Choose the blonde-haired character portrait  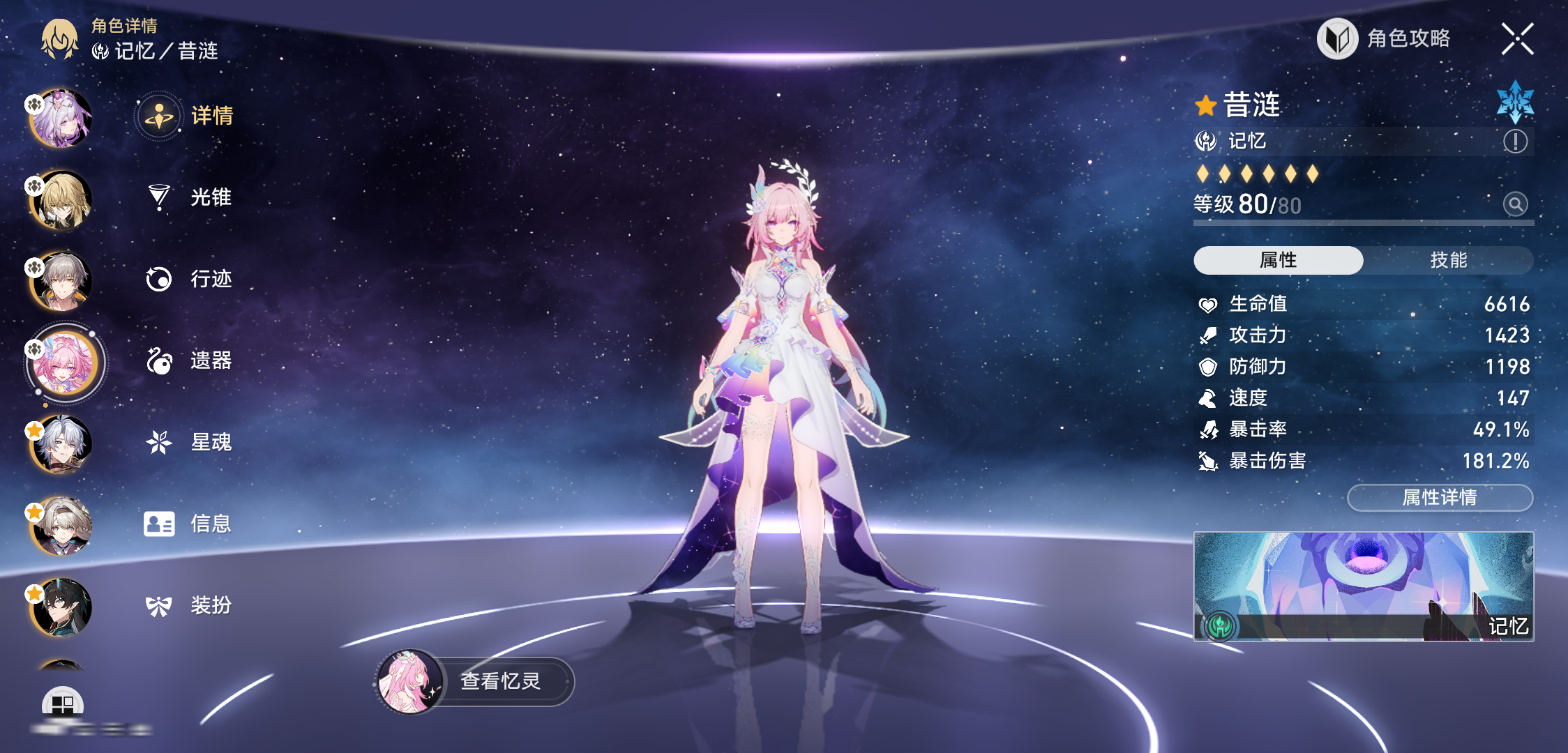(61, 200)
